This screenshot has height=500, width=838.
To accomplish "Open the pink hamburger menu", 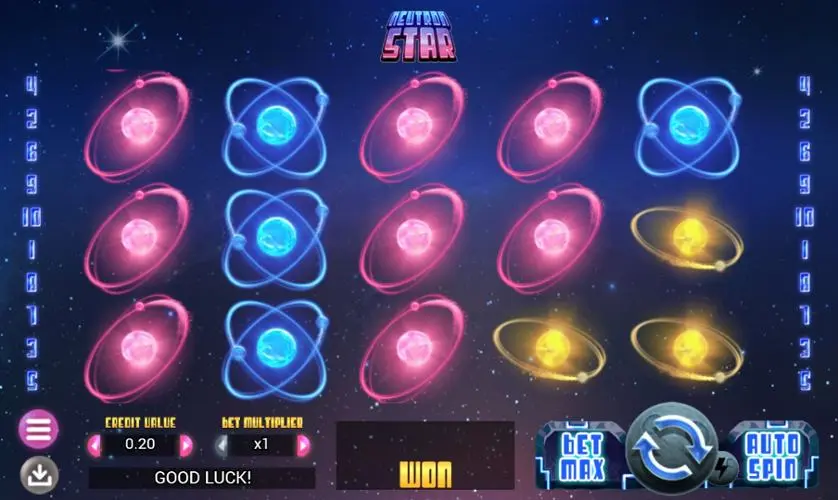I will pyautogui.click(x=38, y=430).
